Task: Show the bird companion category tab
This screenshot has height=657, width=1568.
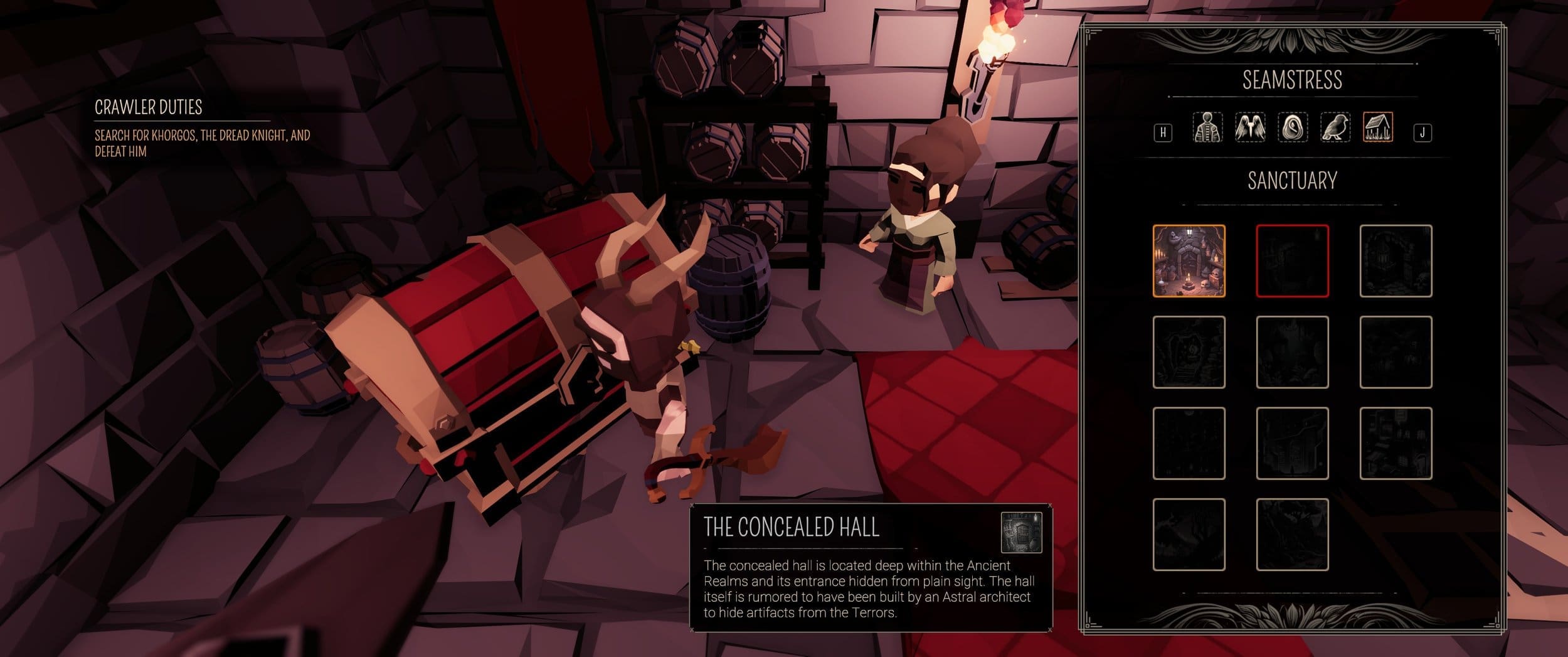Action: pyautogui.click(x=1335, y=127)
